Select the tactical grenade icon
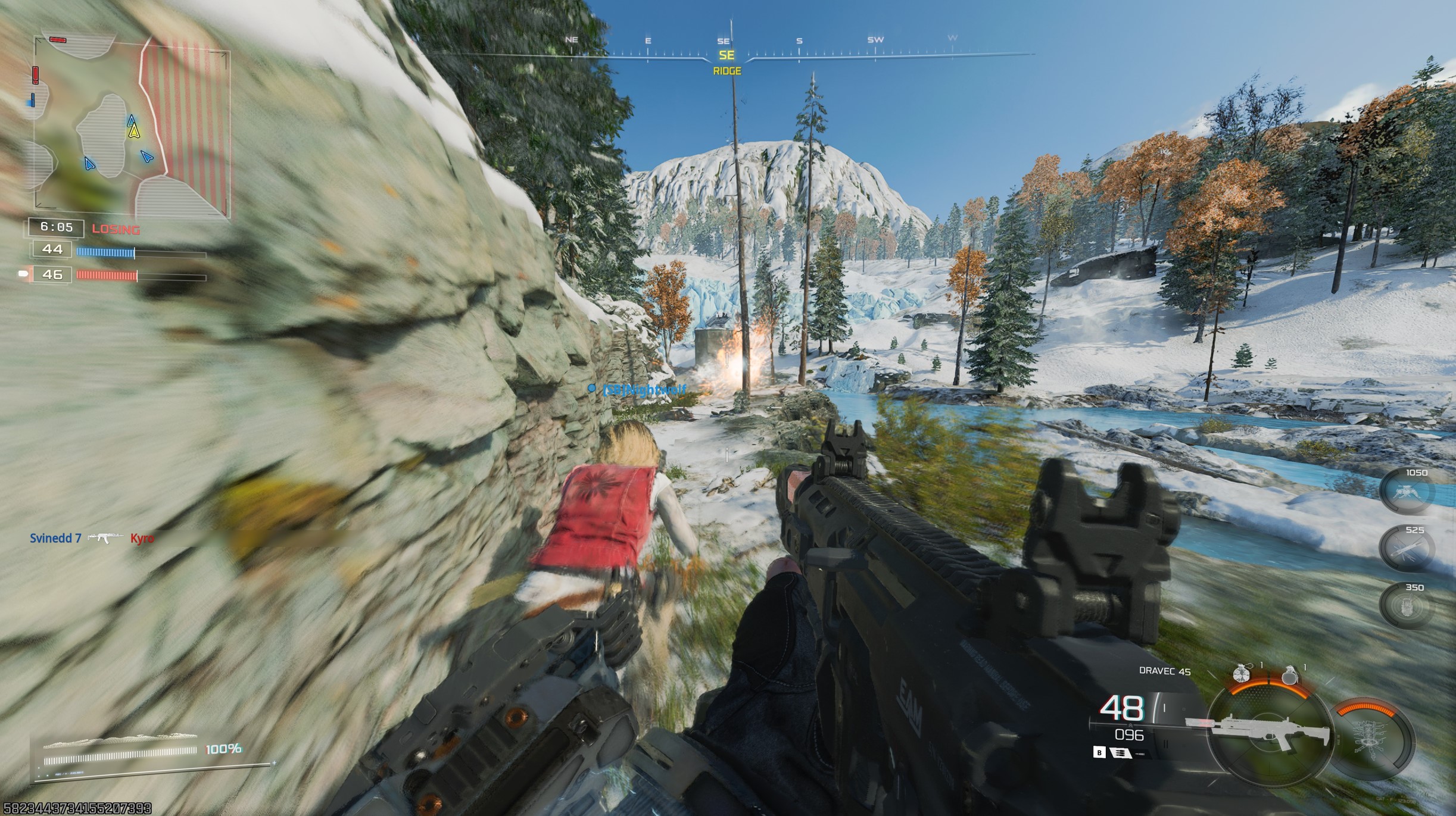 [x=1241, y=674]
